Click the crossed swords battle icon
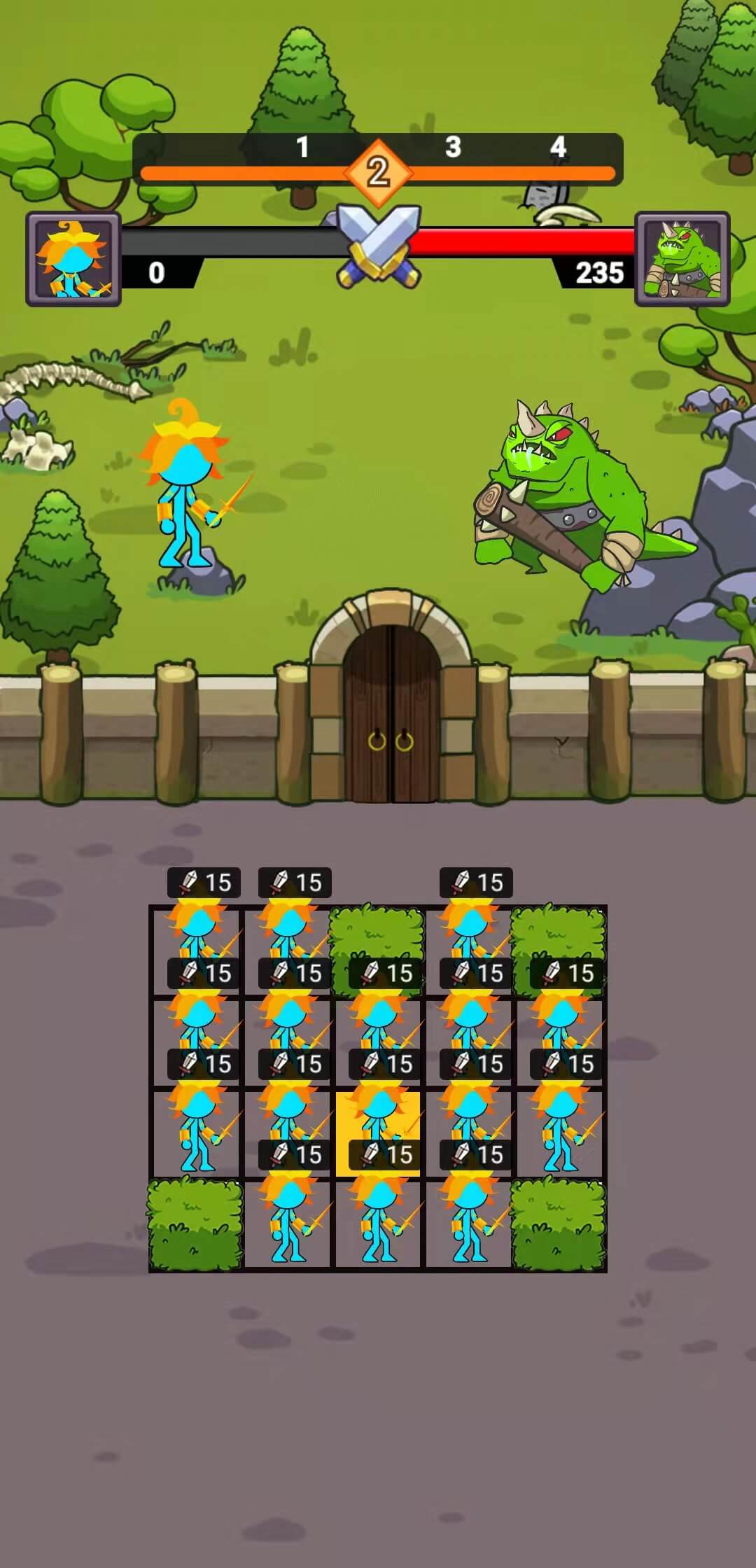Screen dimensions: 756x1568 [x=379, y=245]
